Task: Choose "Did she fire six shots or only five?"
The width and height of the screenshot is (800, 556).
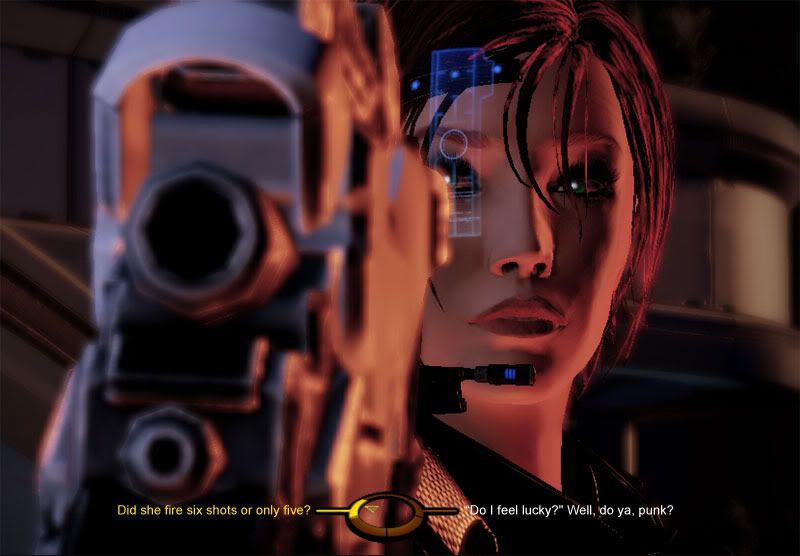Action: (x=213, y=511)
